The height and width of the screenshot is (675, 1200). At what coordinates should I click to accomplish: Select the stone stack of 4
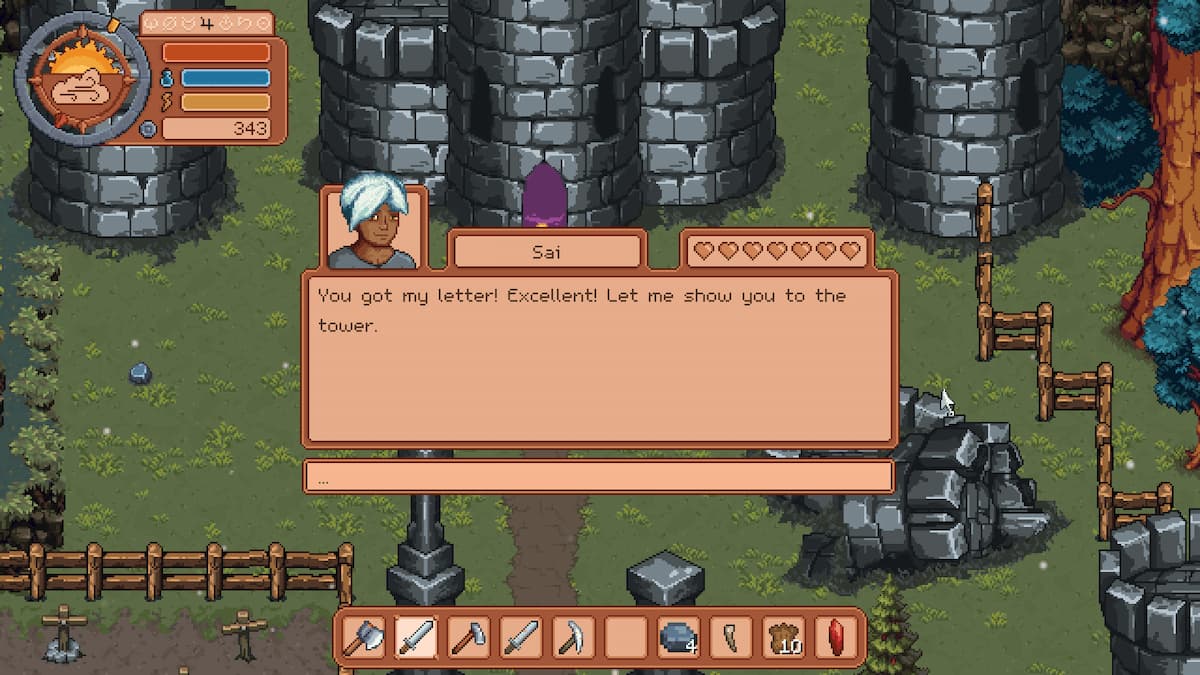tap(678, 637)
